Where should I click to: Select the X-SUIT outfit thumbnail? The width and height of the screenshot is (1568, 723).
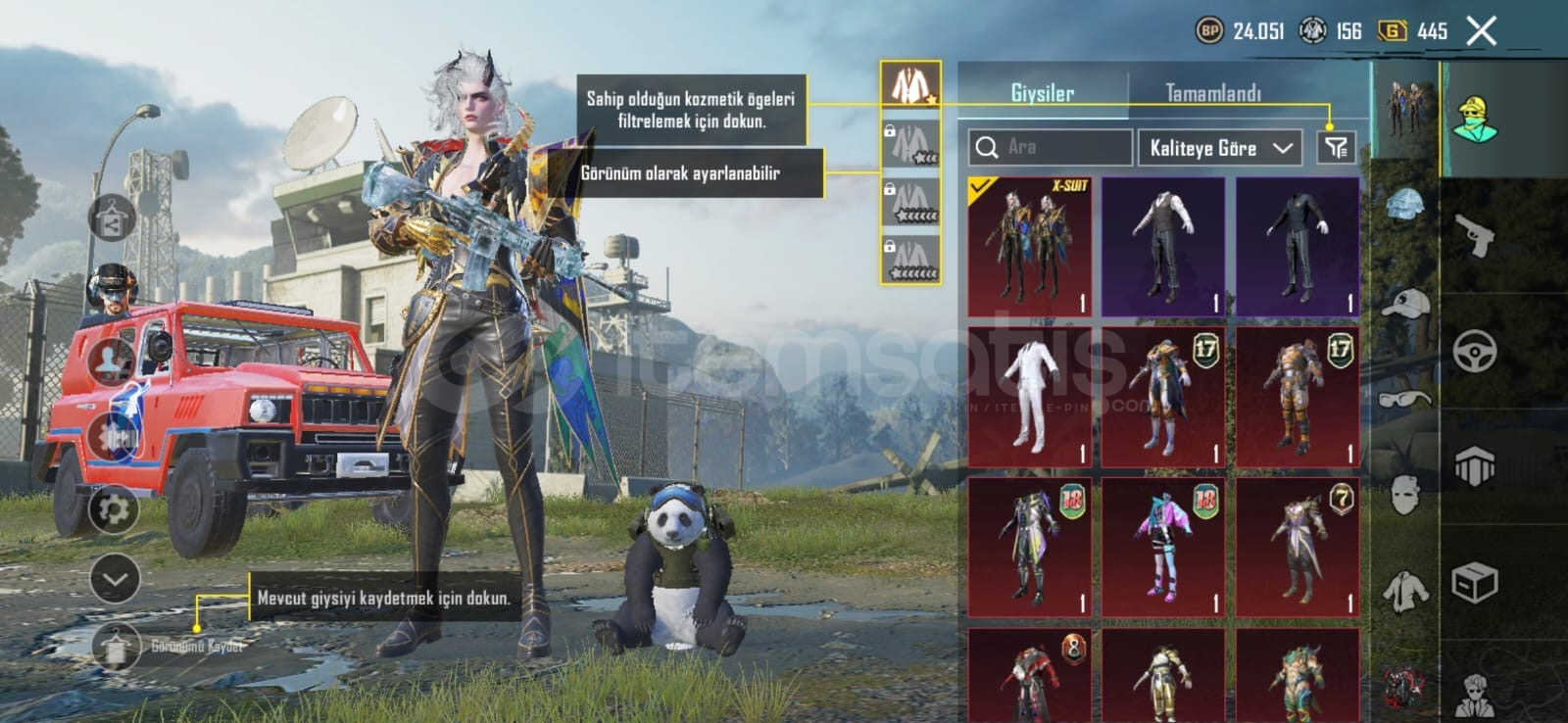pos(1029,247)
